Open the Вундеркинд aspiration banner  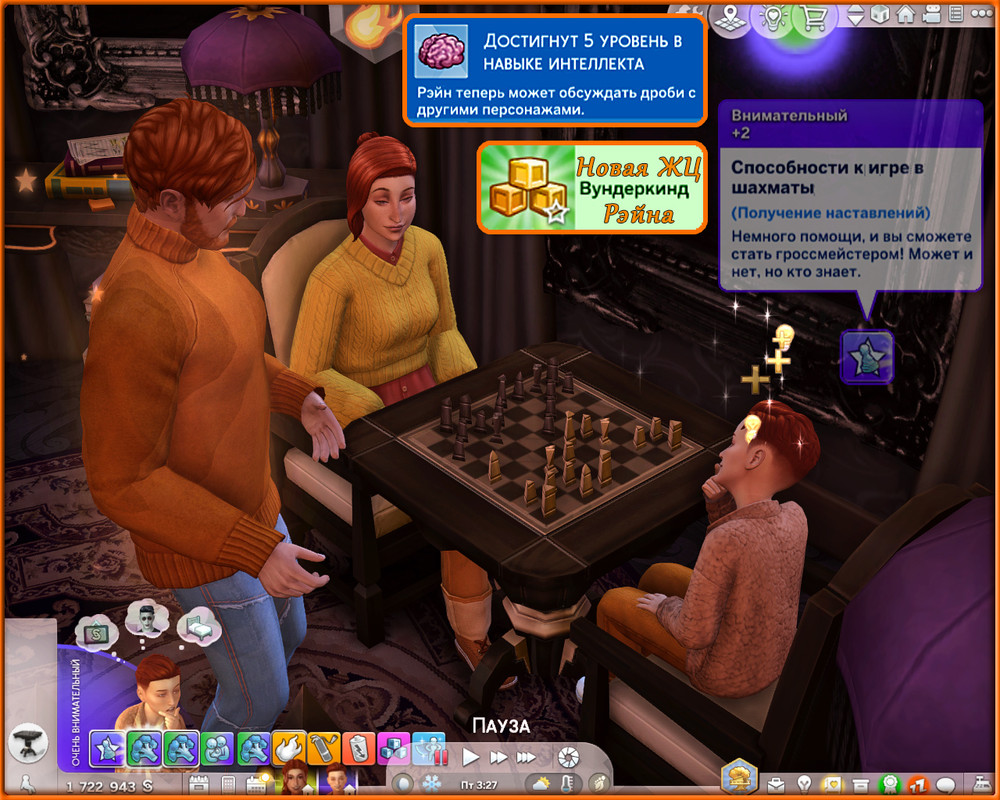(591, 187)
